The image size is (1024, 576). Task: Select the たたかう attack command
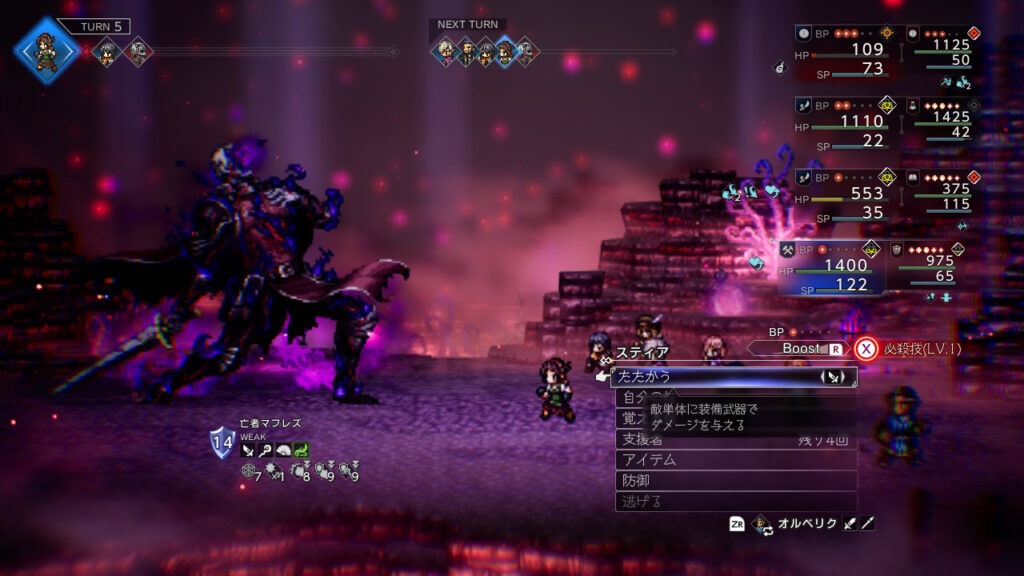coord(733,377)
